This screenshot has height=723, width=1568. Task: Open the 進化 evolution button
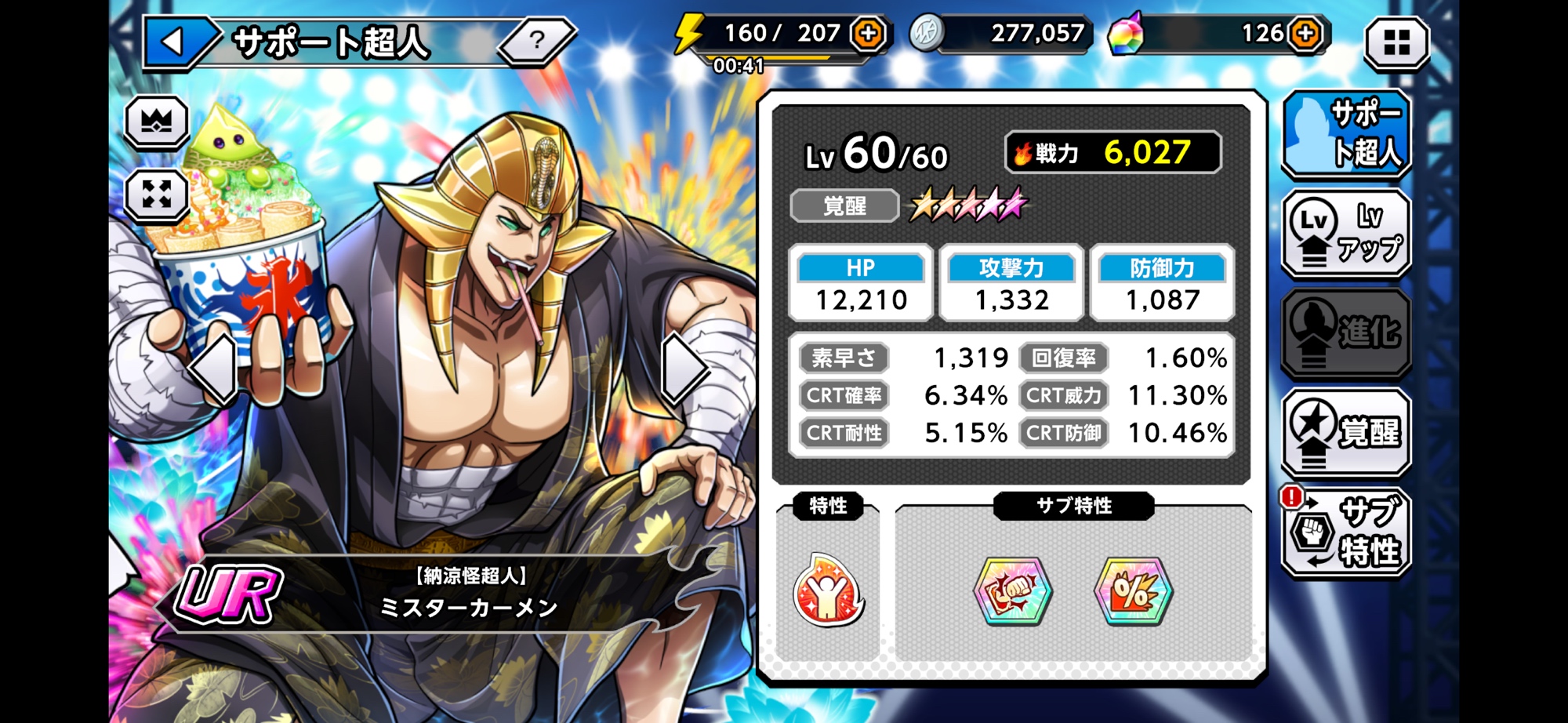[x=1346, y=332]
